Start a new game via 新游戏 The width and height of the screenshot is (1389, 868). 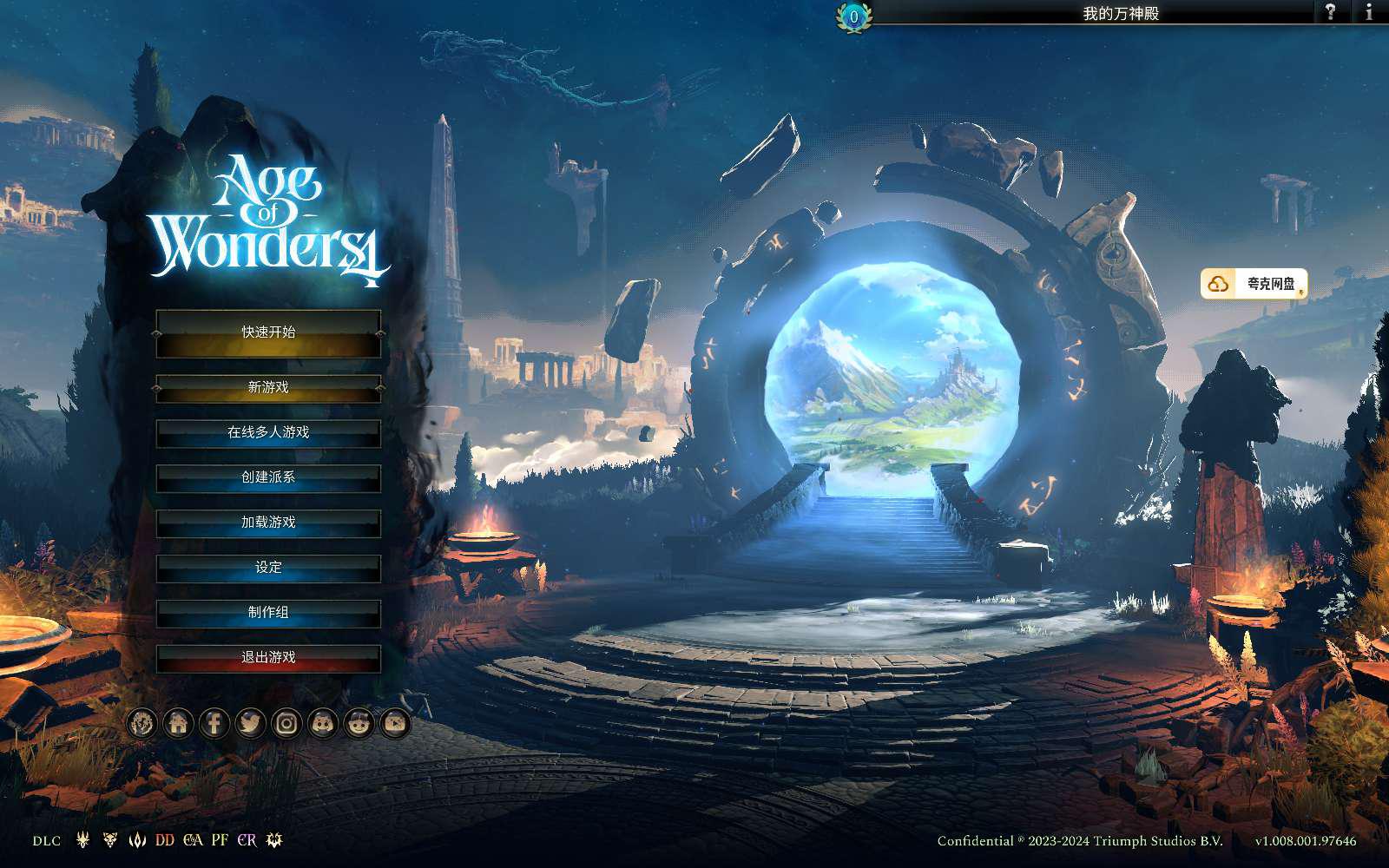(268, 387)
